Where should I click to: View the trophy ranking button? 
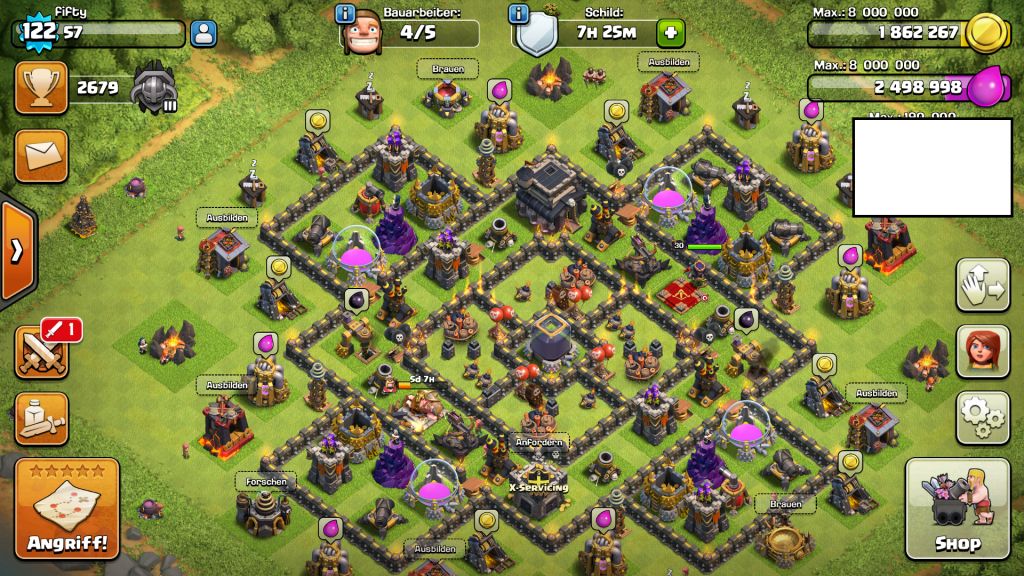41,88
